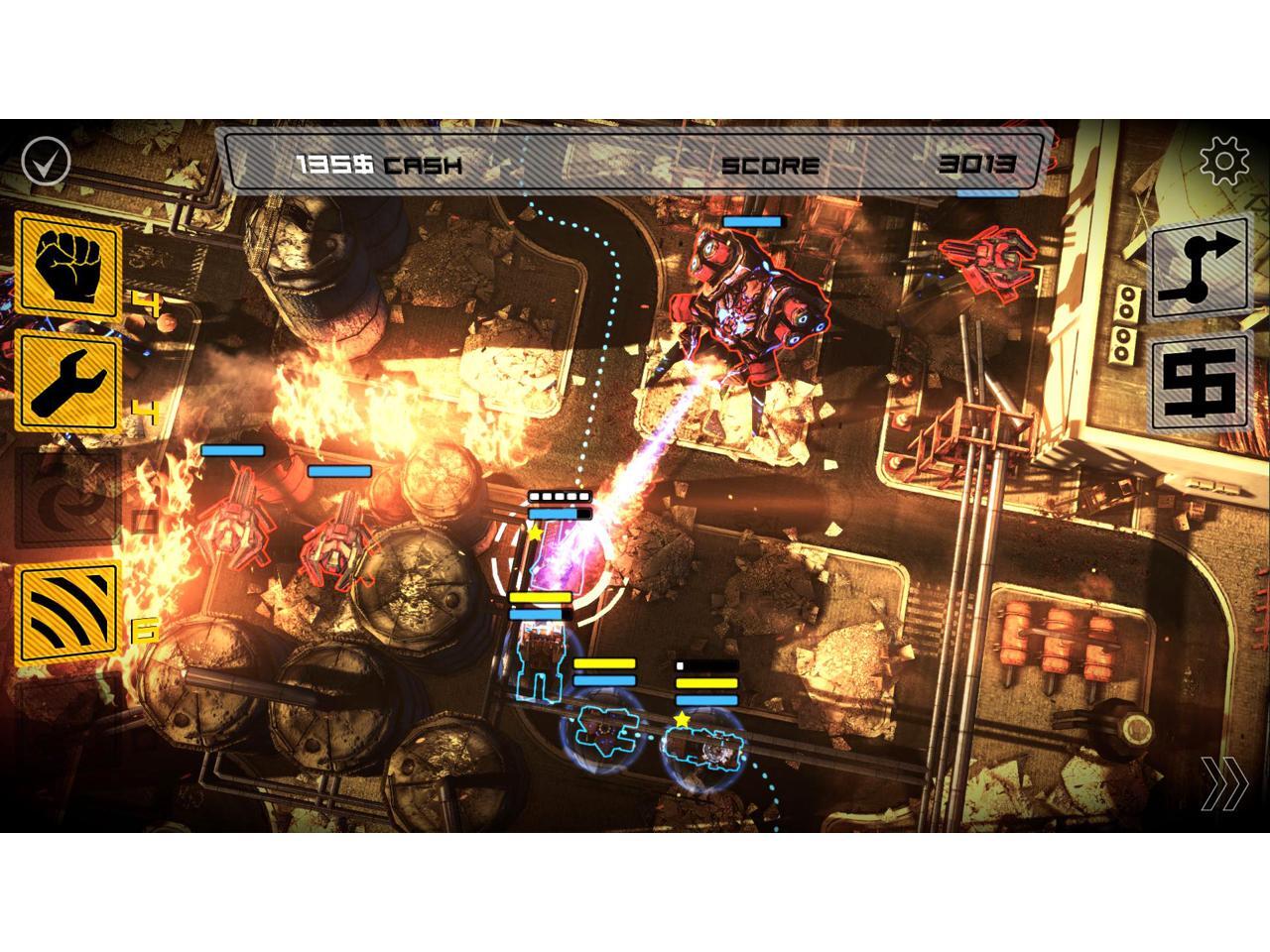Open the gear settings menu
The height and width of the screenshot is (952, 1270).
(1224, 160)
